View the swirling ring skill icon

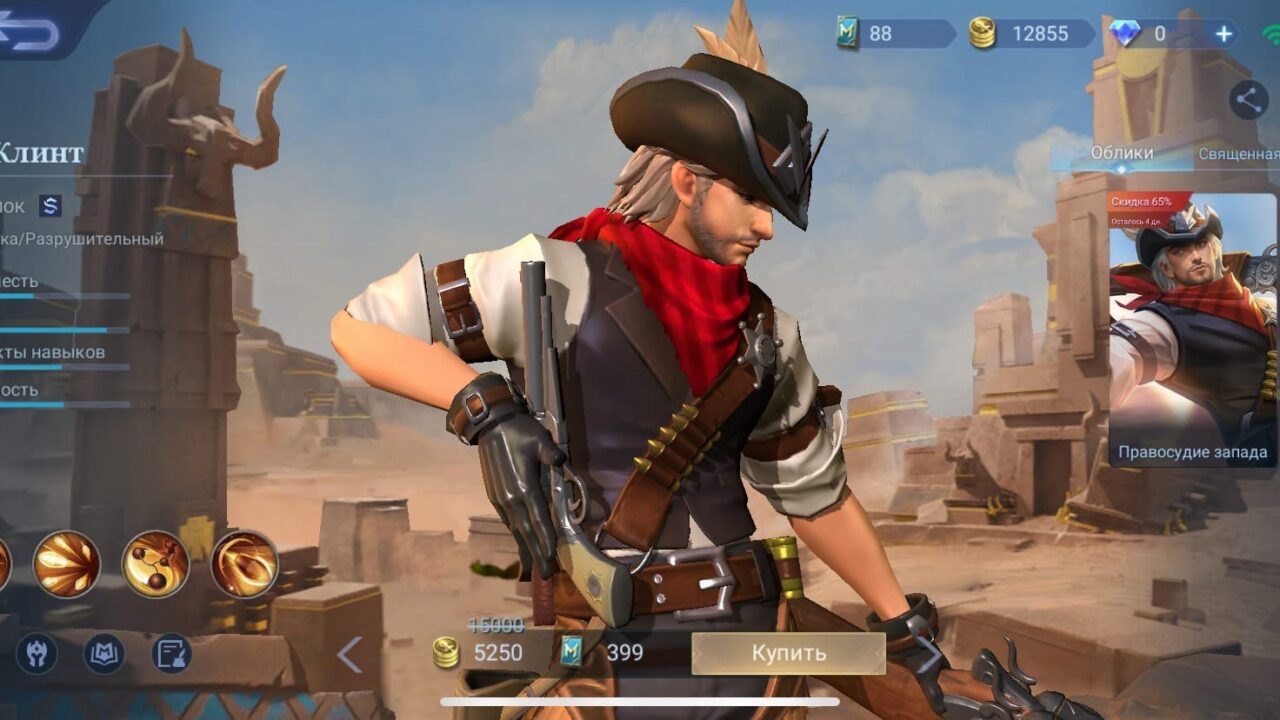244,564
